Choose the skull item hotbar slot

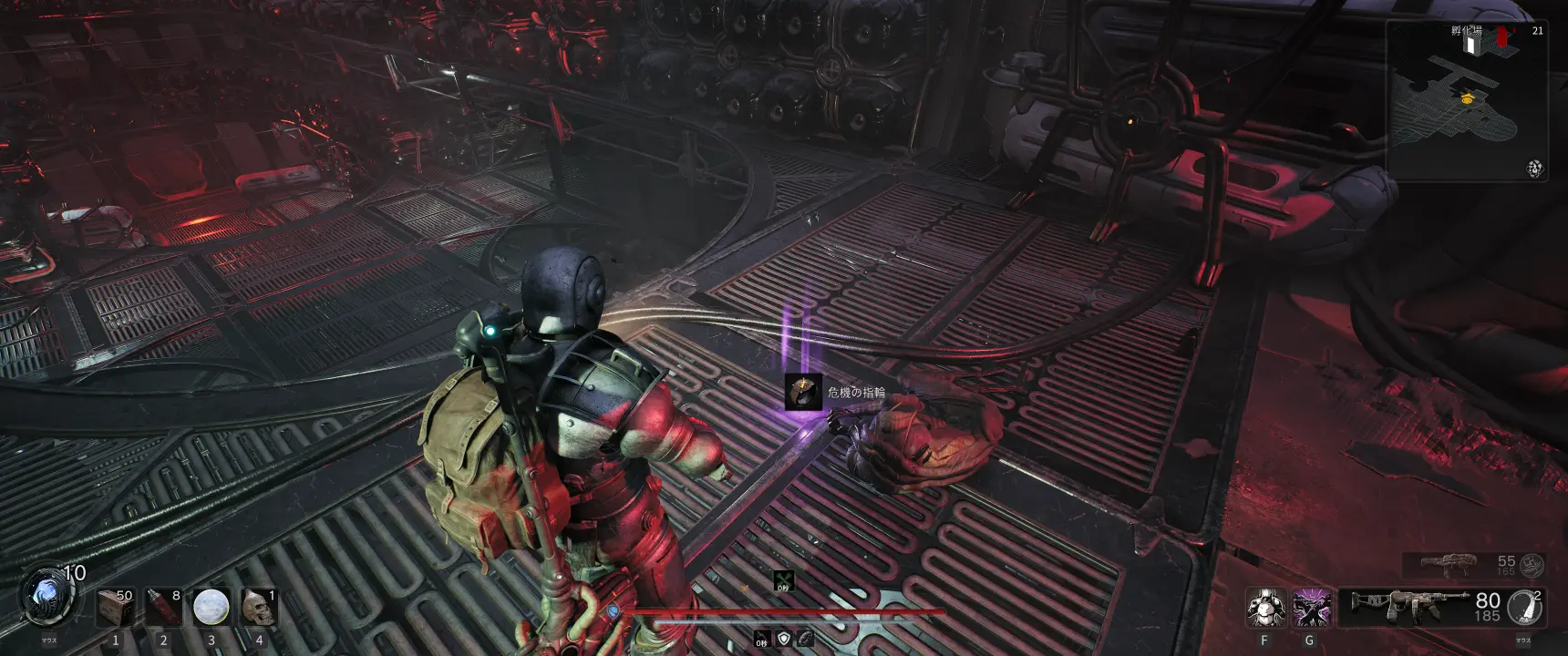click(258, 607)
